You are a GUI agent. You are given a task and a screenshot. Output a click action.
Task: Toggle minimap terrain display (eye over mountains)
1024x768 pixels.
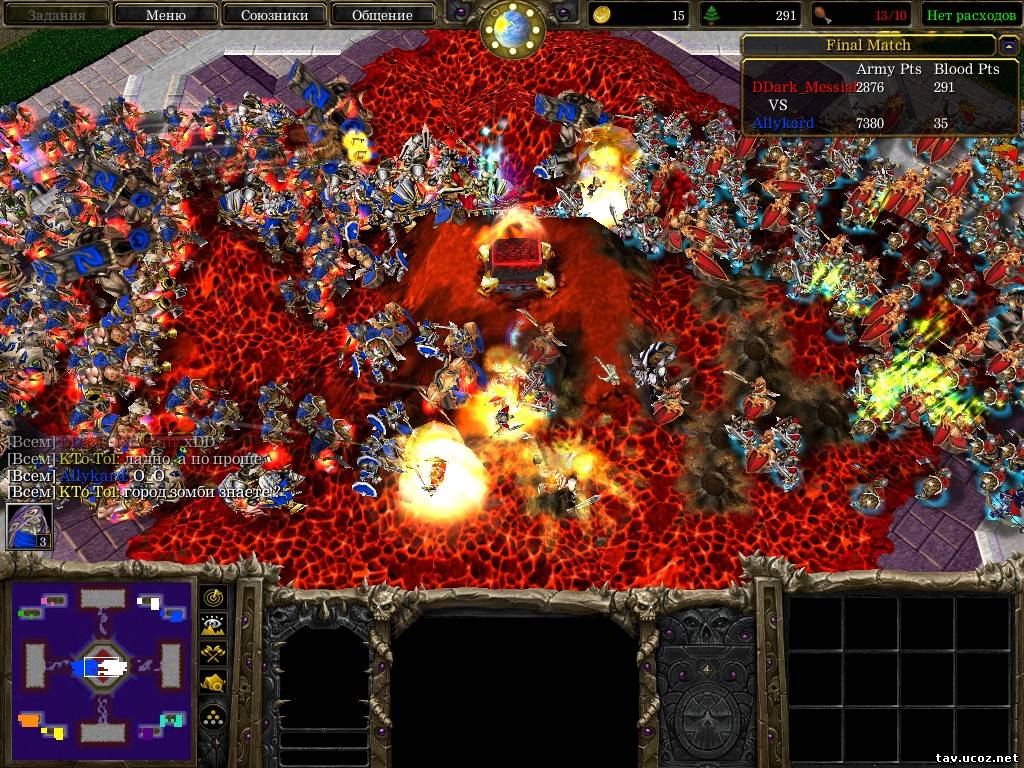click(x=214, y=625)
